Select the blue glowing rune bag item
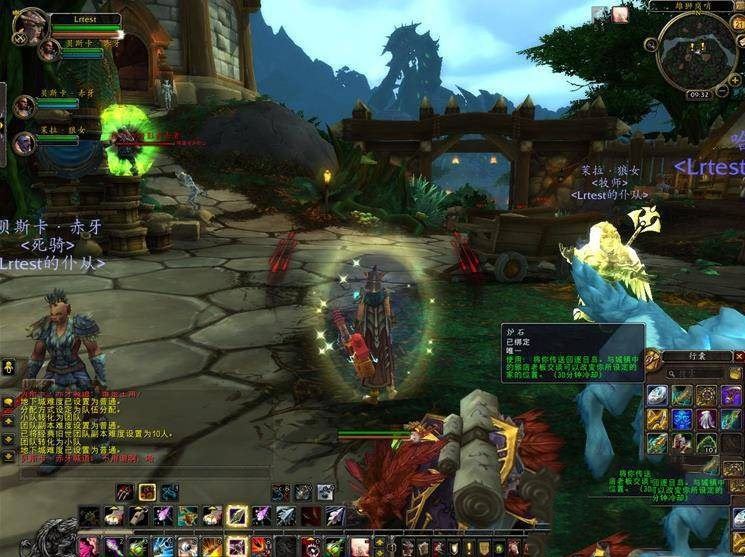The width and height of the screenshot is (745, 557). click(x=682, y=419)
